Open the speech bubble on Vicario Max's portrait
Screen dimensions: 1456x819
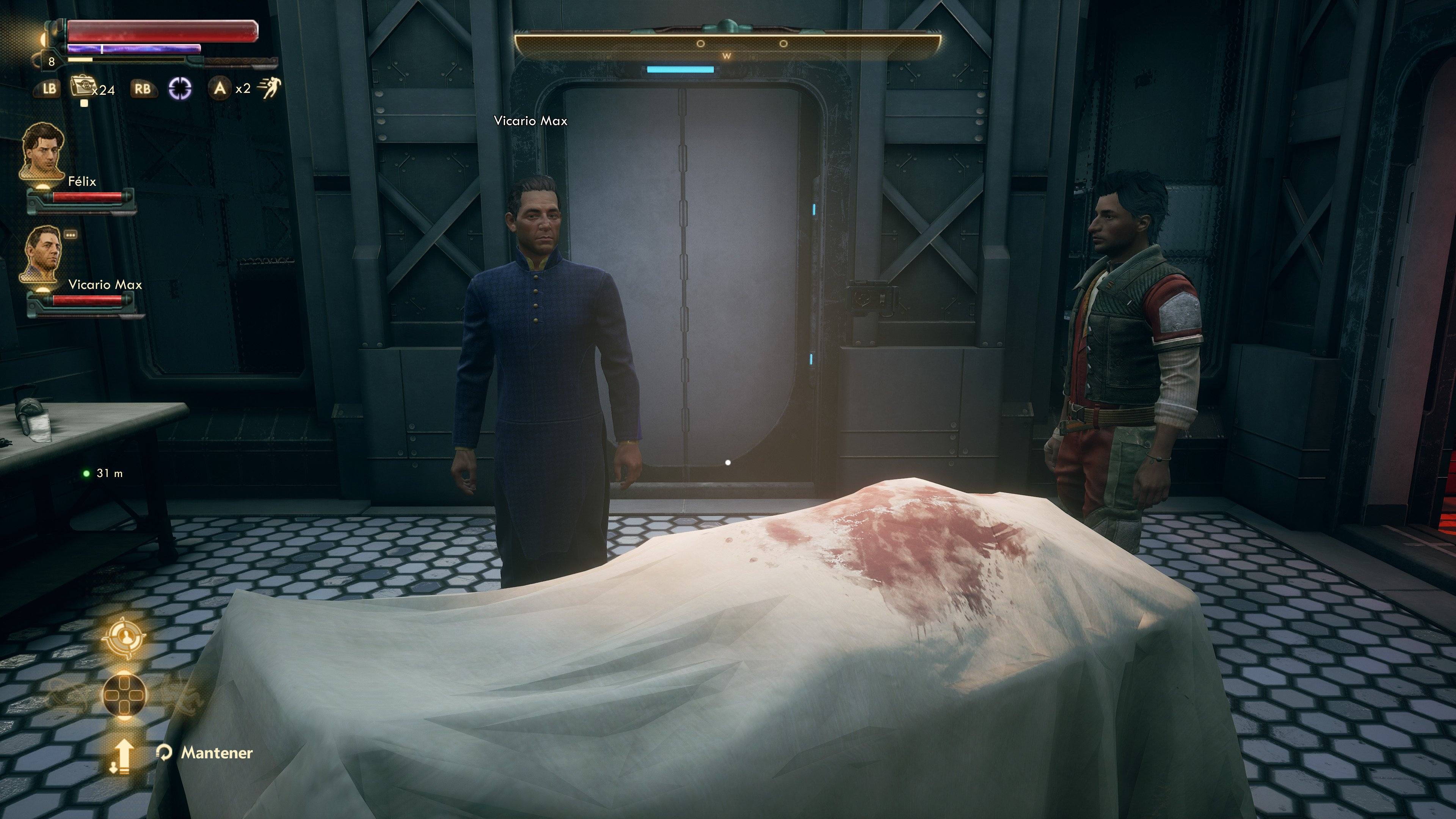coord(71,234)
